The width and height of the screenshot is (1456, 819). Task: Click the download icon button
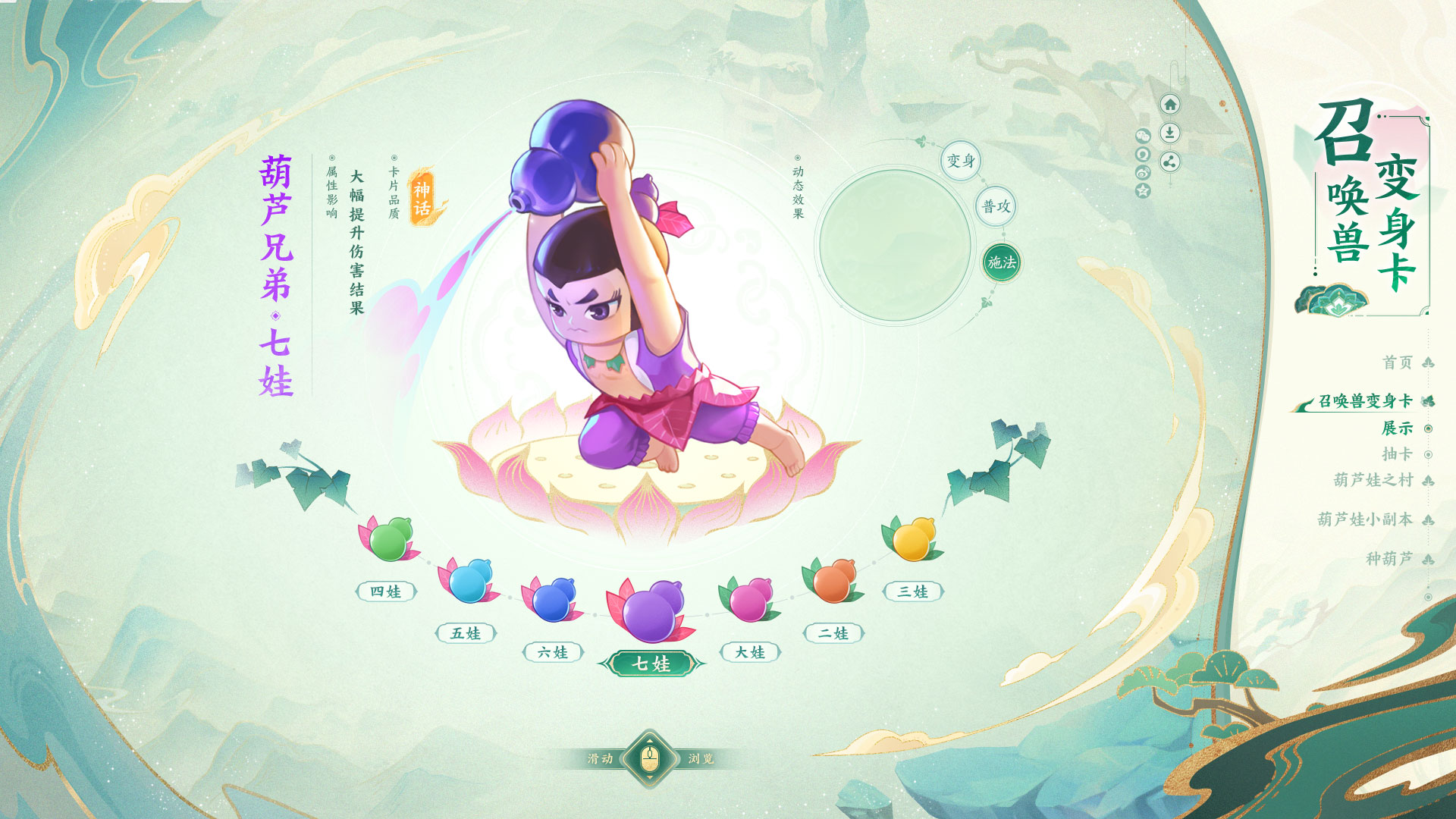[1170, 133]
